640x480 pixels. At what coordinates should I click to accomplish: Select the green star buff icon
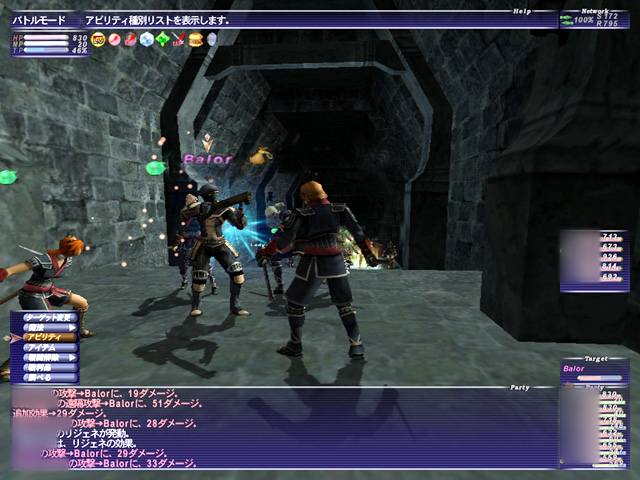(x=163, y=40)
